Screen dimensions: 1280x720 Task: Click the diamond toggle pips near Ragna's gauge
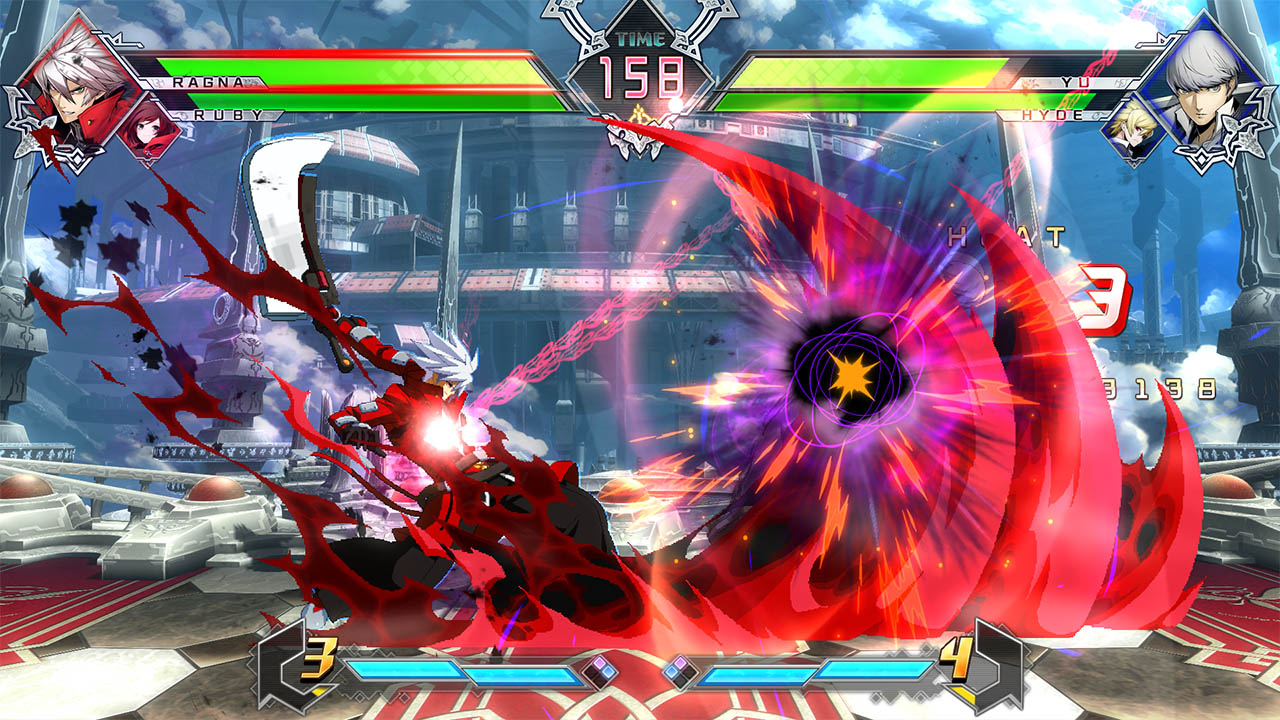[598, 672]
